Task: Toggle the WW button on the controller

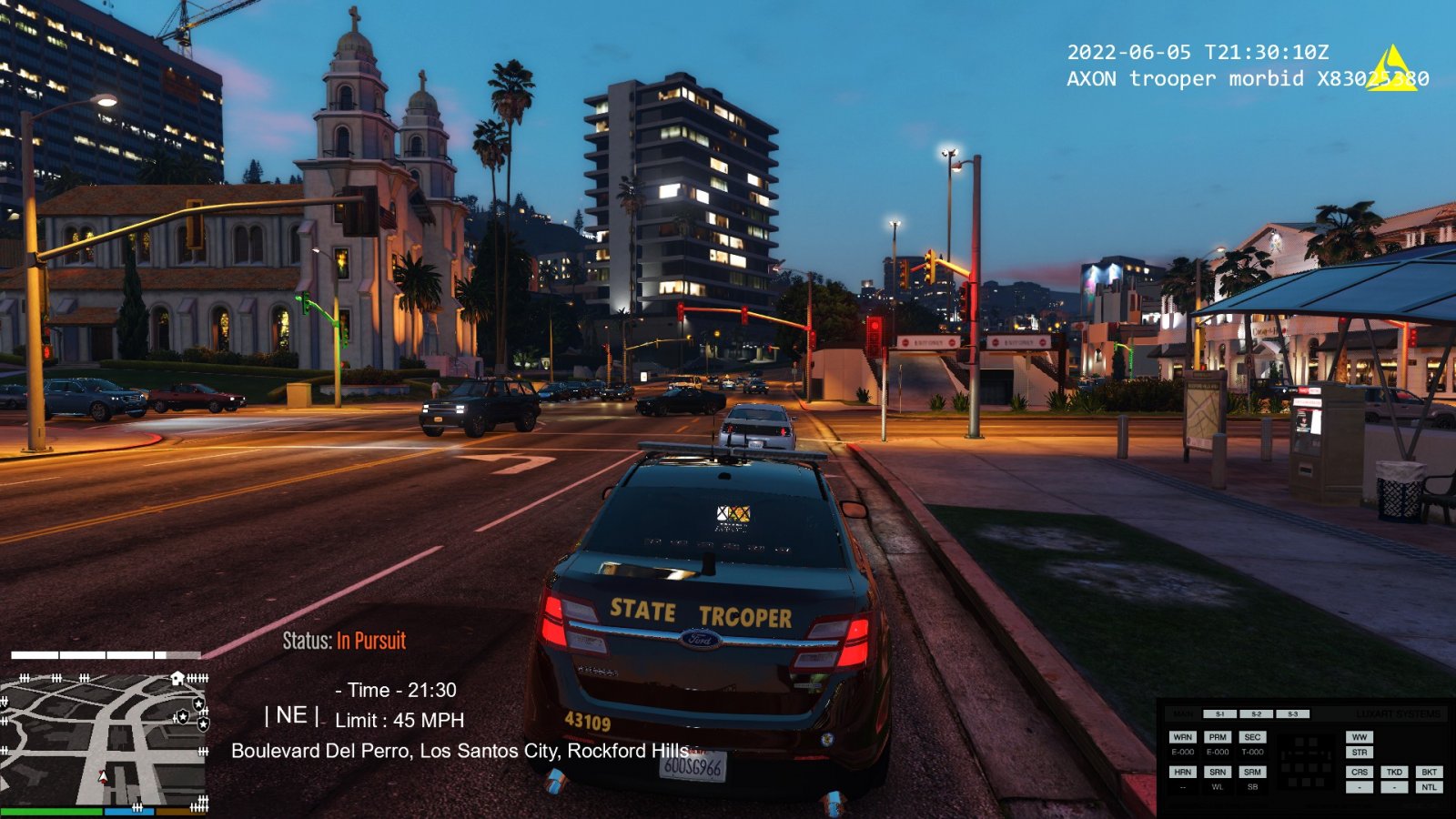Action: (1360, 737)
